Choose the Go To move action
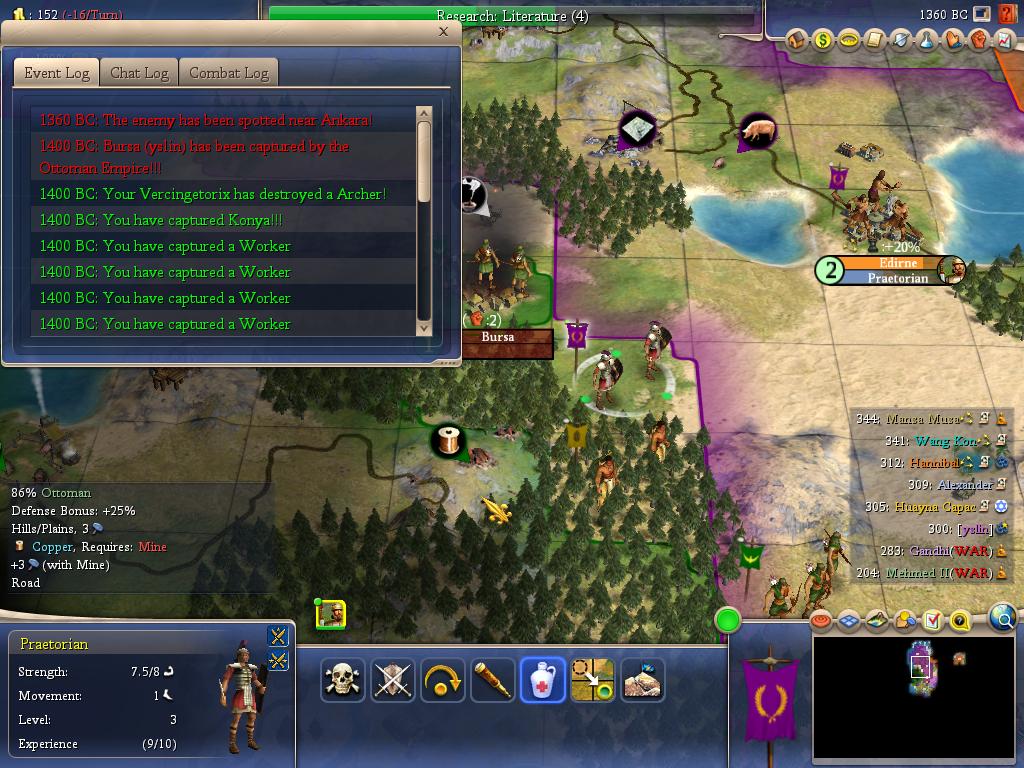The image size is (1024, 768). coord(592,681)
